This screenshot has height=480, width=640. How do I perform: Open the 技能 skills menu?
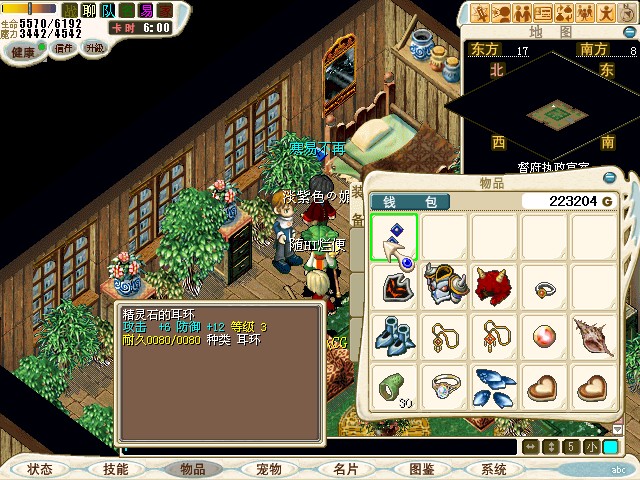pyautogui.click(x=116, y=469)
